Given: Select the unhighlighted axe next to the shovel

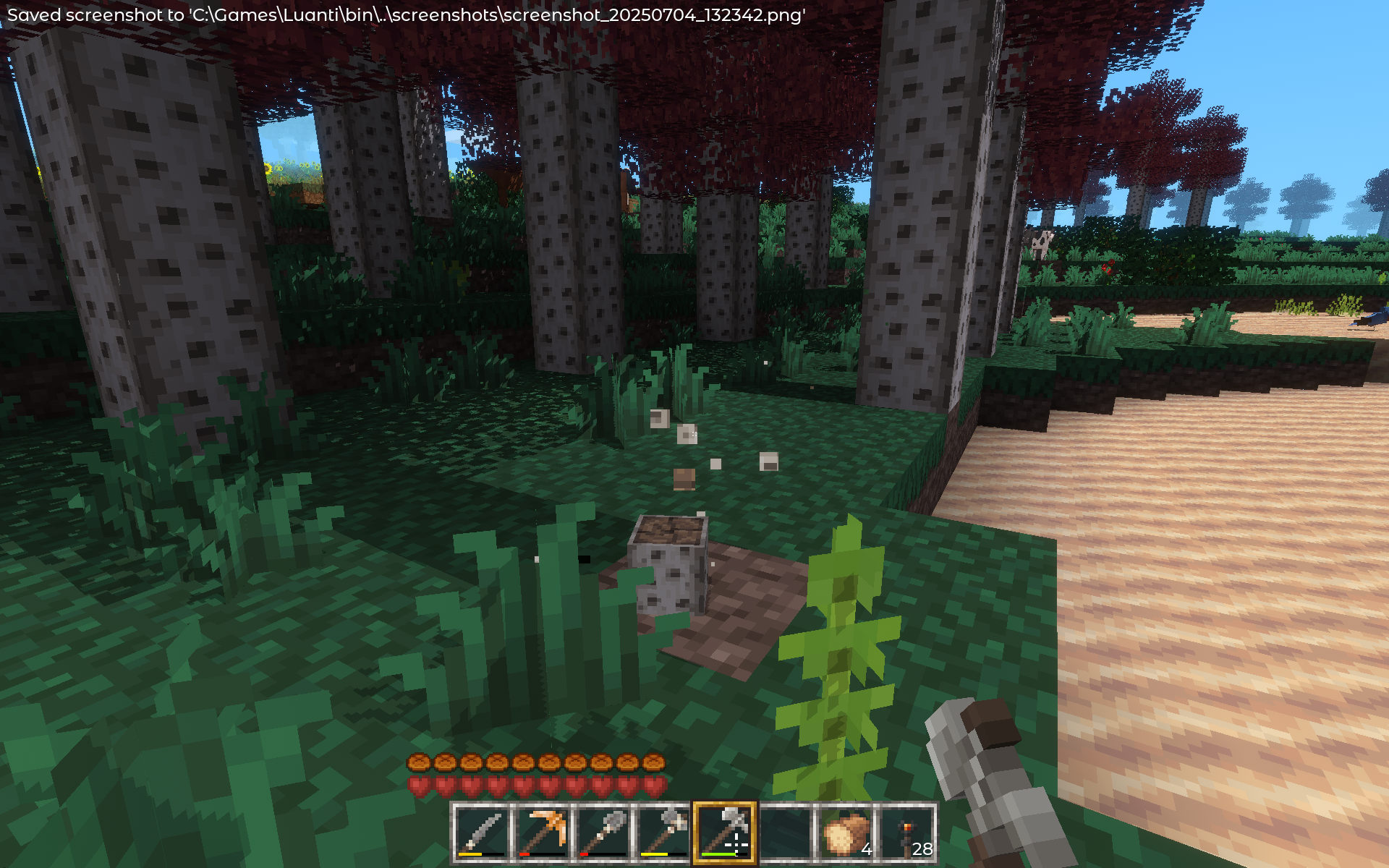Looking at the screenshot, I should tap(663, 833).
